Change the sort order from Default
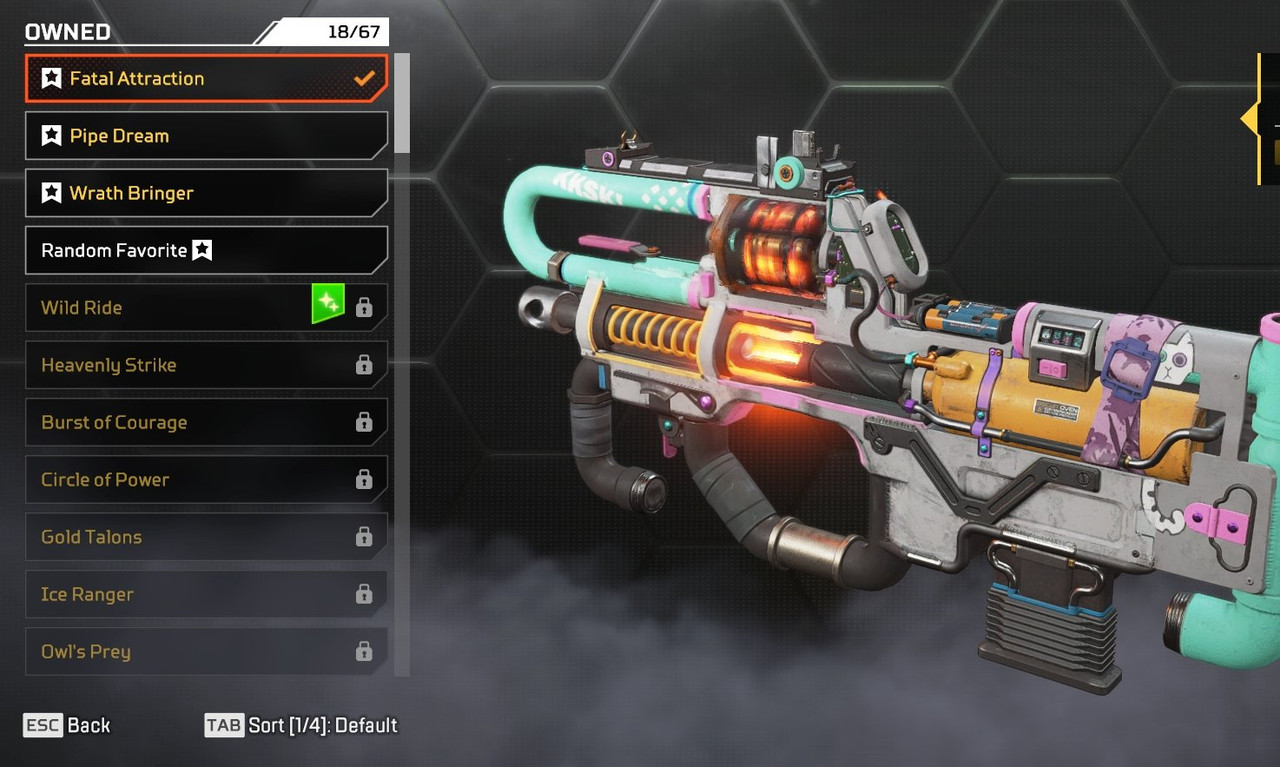 301,725
